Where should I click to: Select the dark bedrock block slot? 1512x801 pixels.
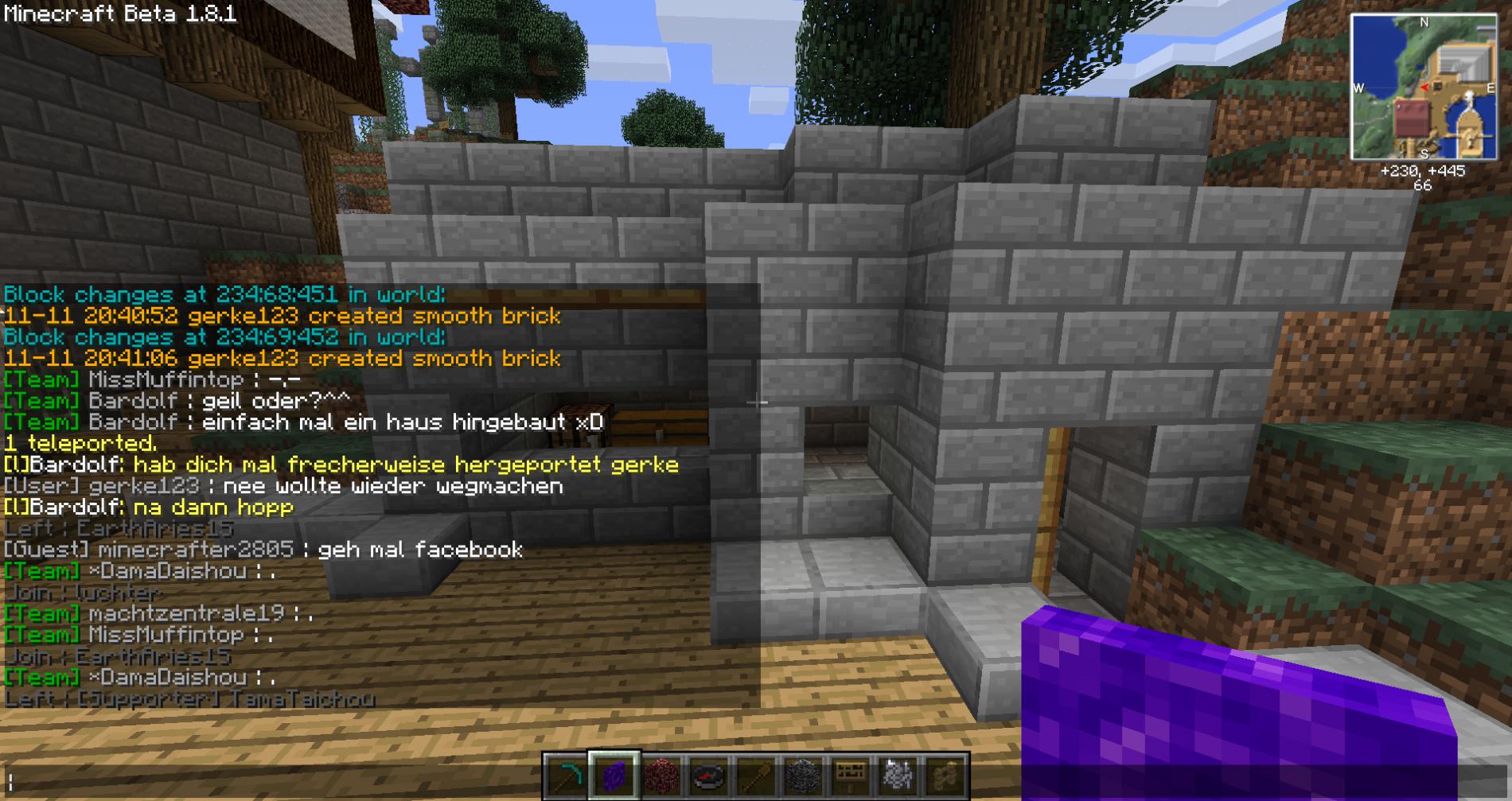[x=803, y=776]
